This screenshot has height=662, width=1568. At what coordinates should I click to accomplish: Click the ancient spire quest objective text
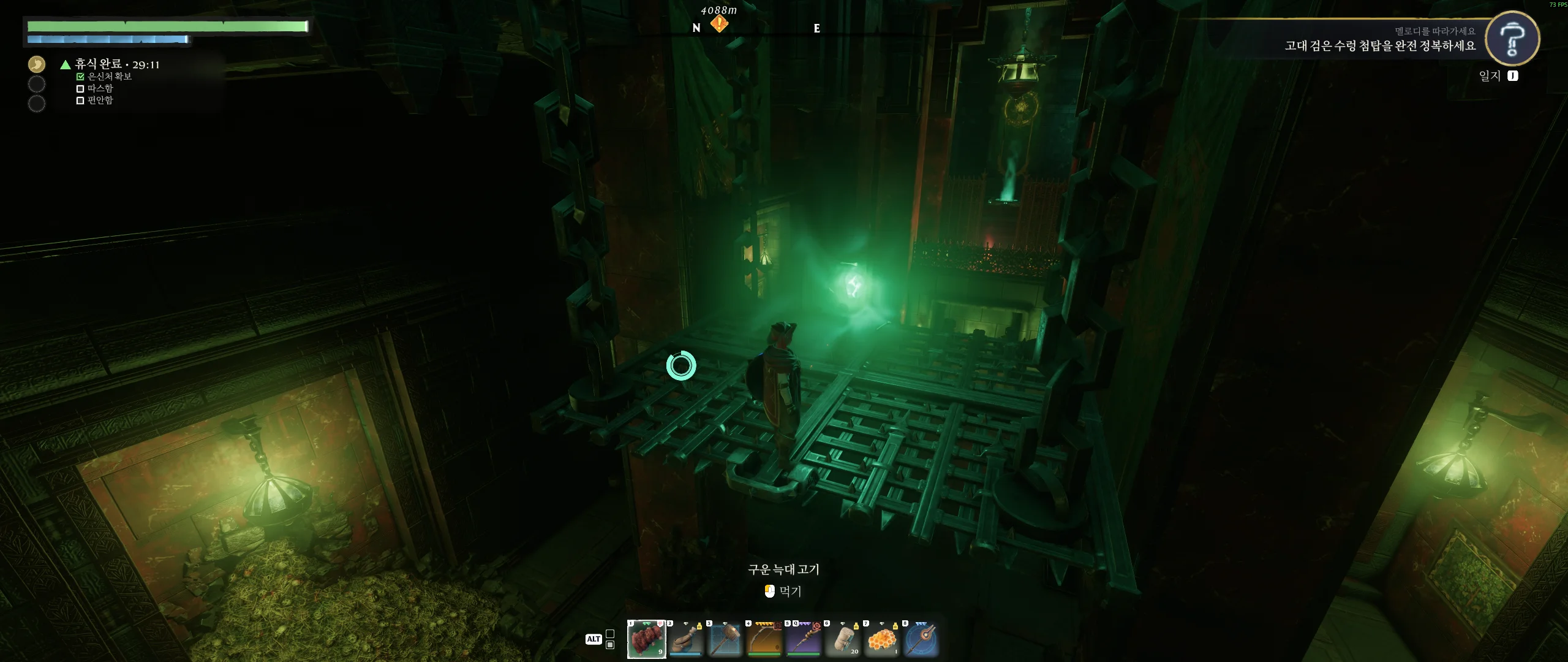pyautogui.click(x=1380, y=46)
